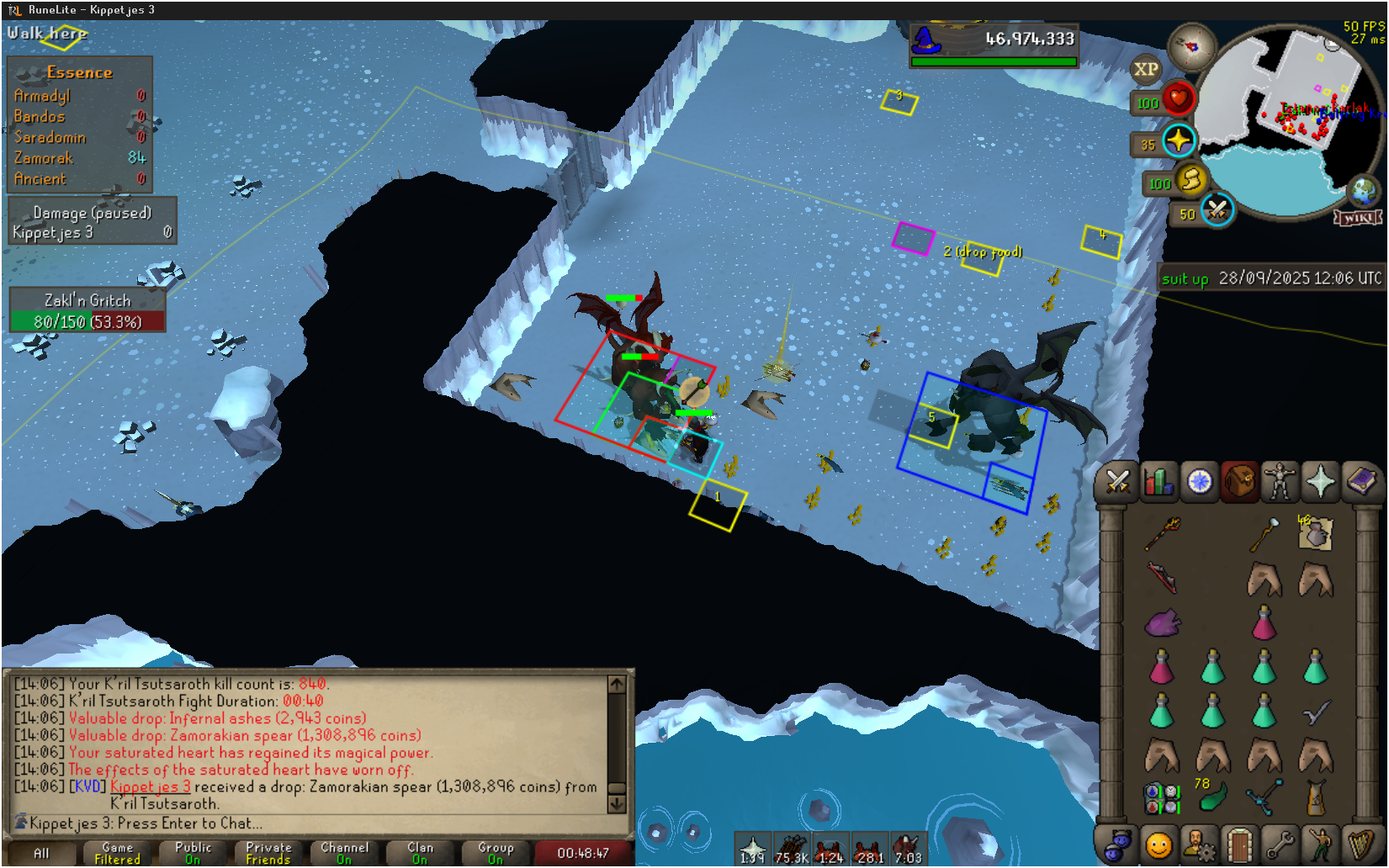Open the world map globe
This screenshot has height=868, width=1389.
click(x=1363, y=192)
